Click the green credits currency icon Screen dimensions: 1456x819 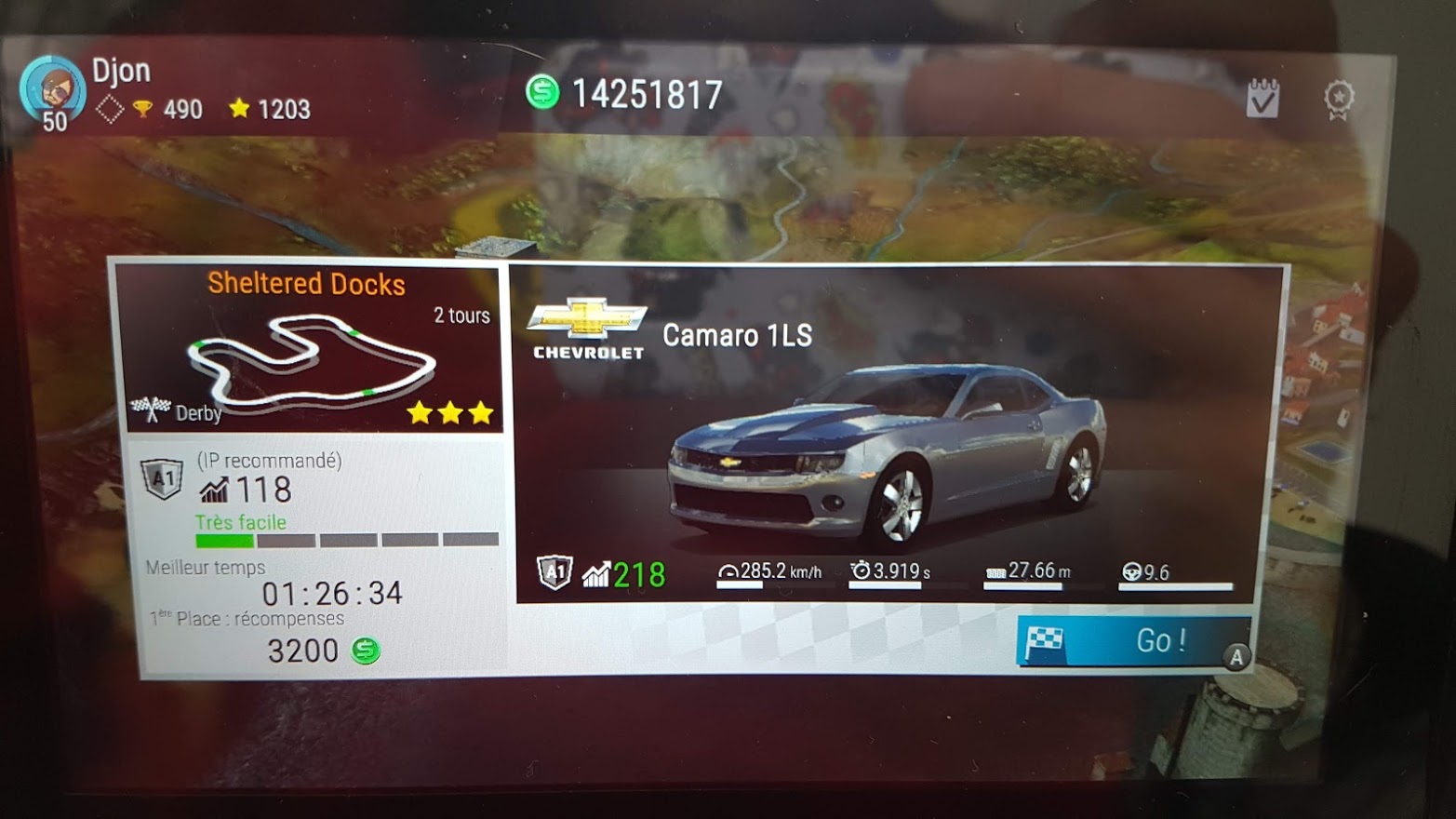point(542,92)
